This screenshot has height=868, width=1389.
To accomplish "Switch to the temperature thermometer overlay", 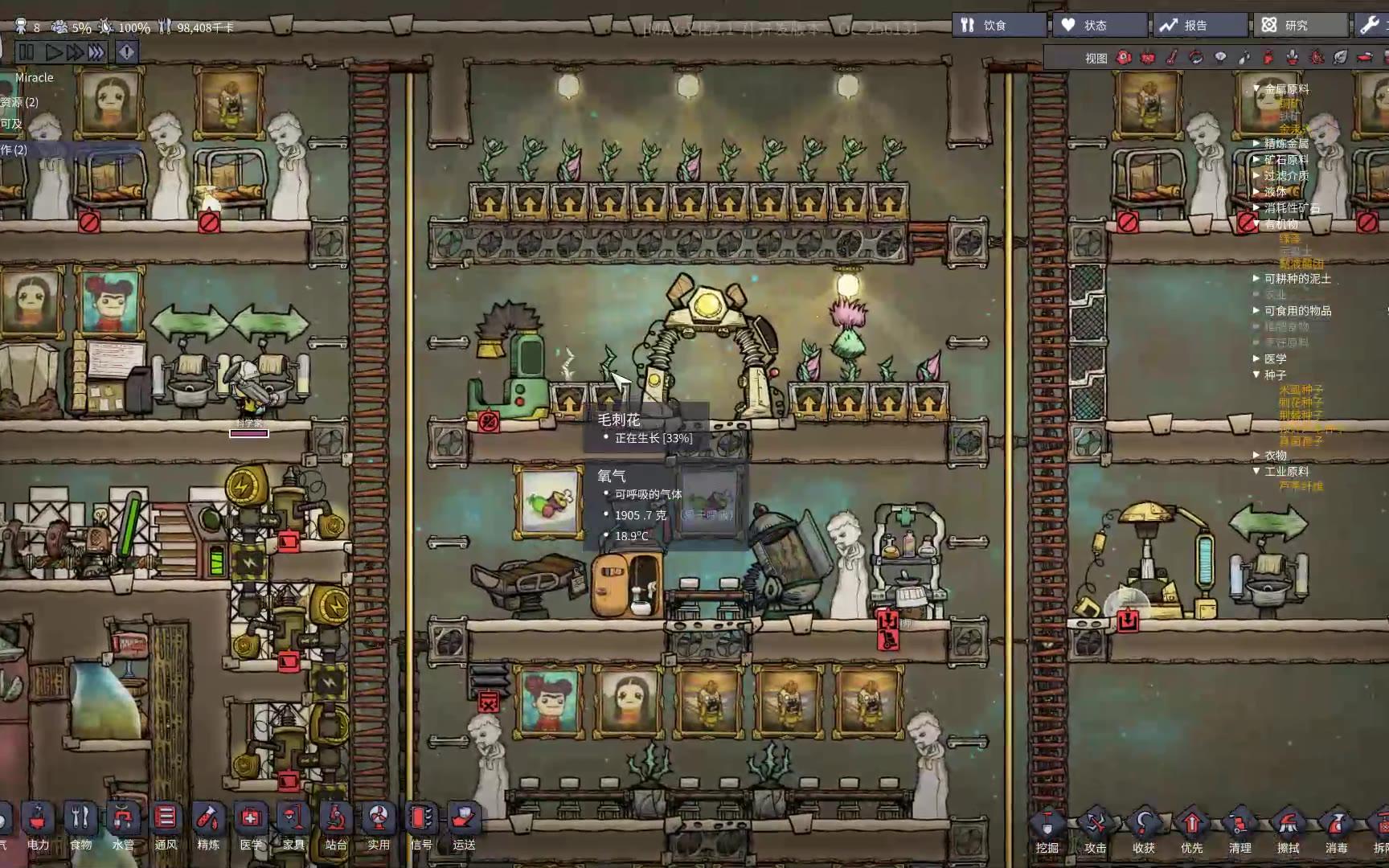I will (1172, 57).
